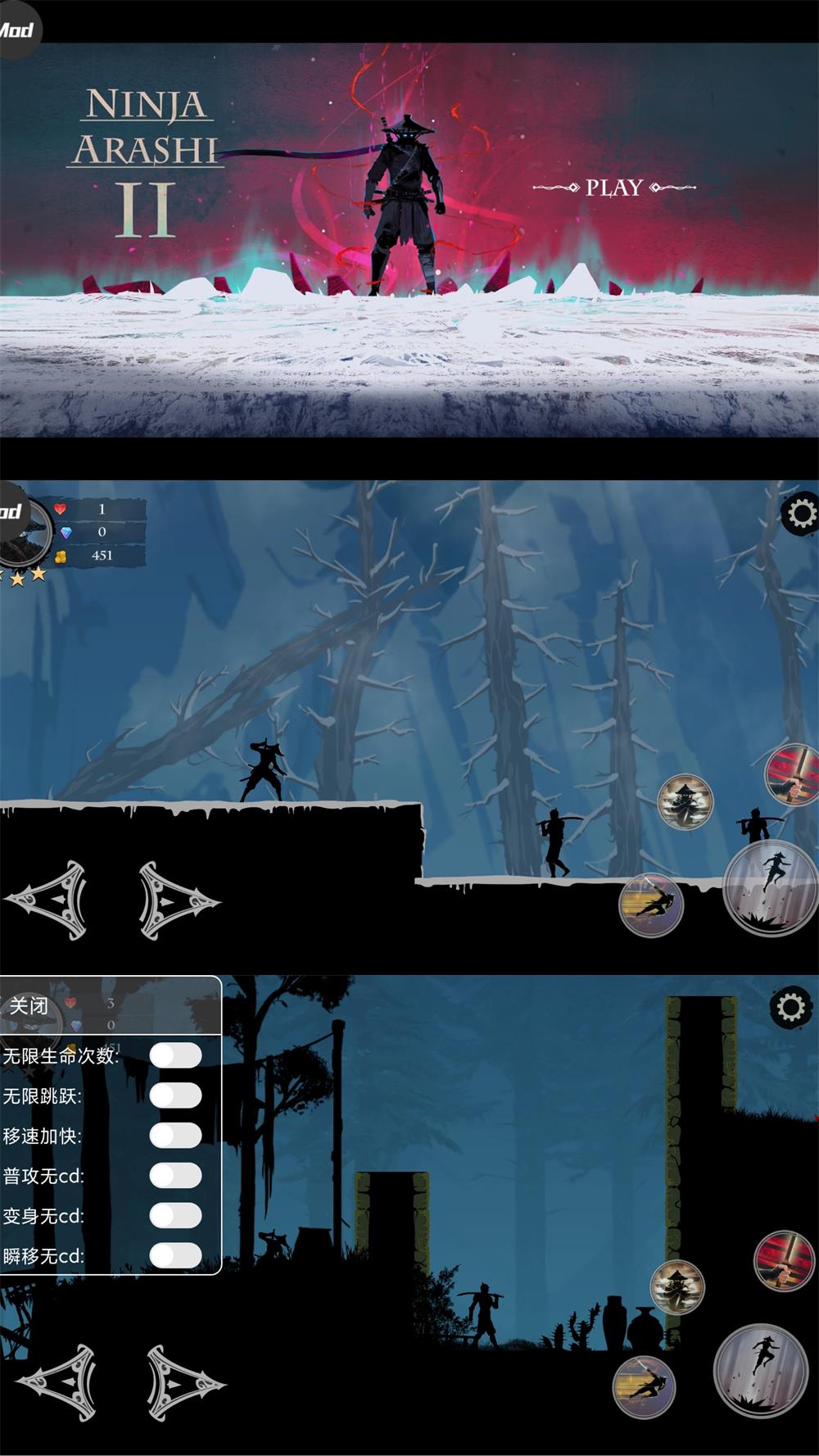Switch on 普攻无cd attack cooldown toggle
This screenshot has width=819, height=1456.
(x=175, y=1176)
